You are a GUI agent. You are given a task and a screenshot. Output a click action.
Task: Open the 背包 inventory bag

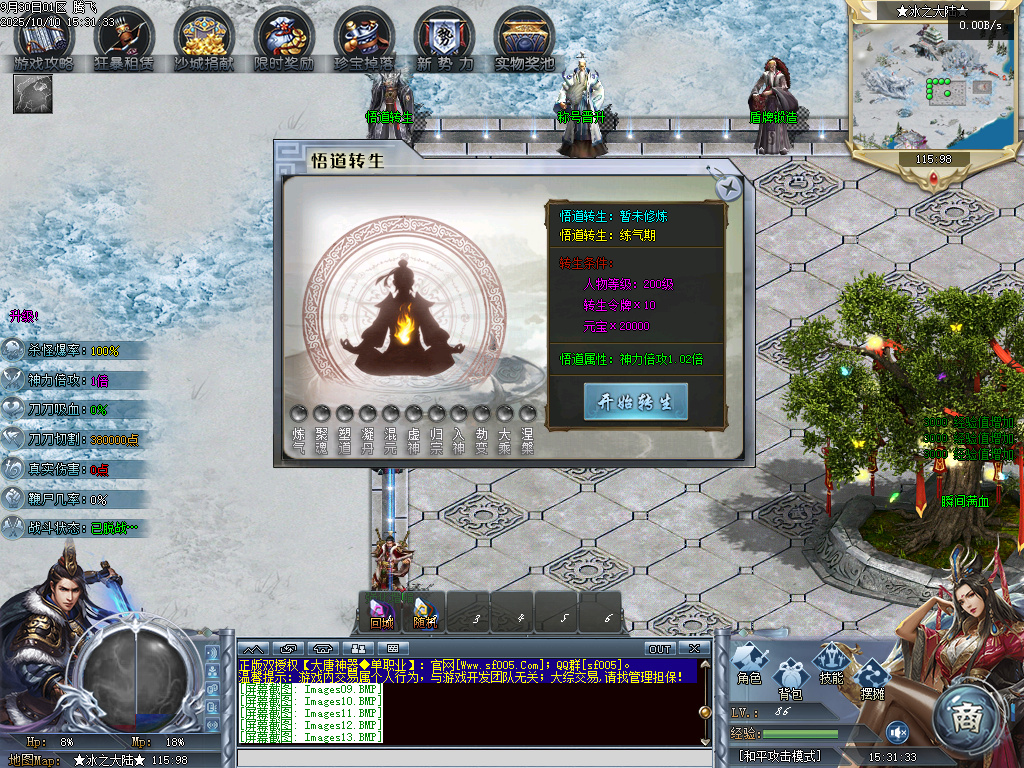pos(791,678)
